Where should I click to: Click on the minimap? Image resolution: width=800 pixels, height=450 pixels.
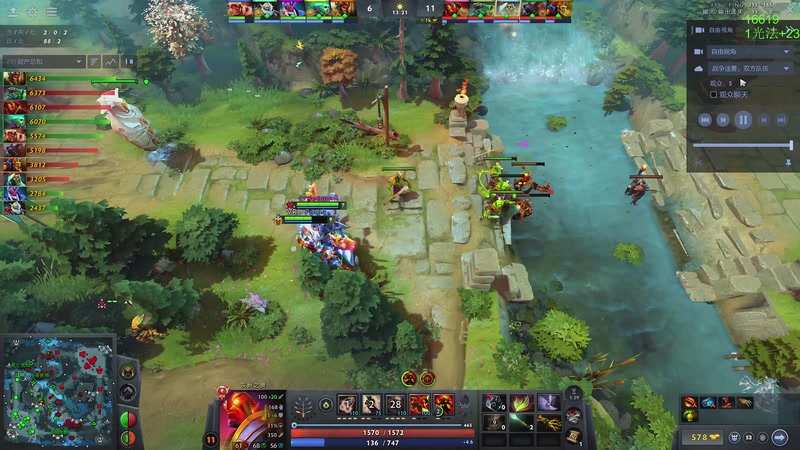[x=58, y=391]
